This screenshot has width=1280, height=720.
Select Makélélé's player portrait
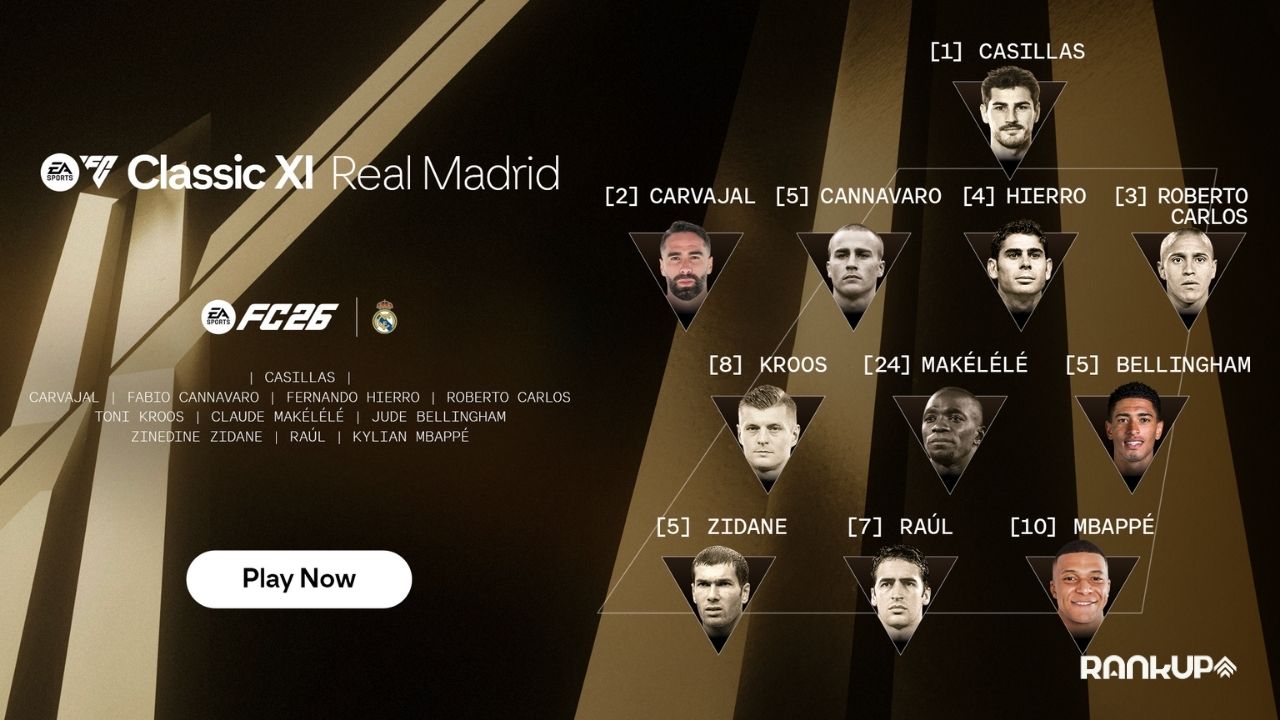point(950,432)
